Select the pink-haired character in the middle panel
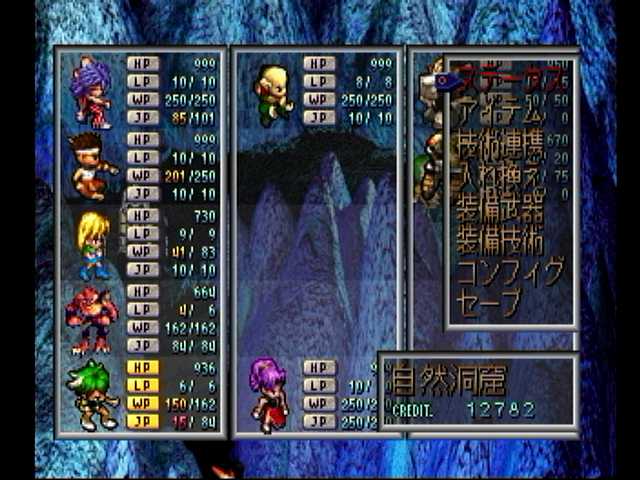 coord(269,394)
